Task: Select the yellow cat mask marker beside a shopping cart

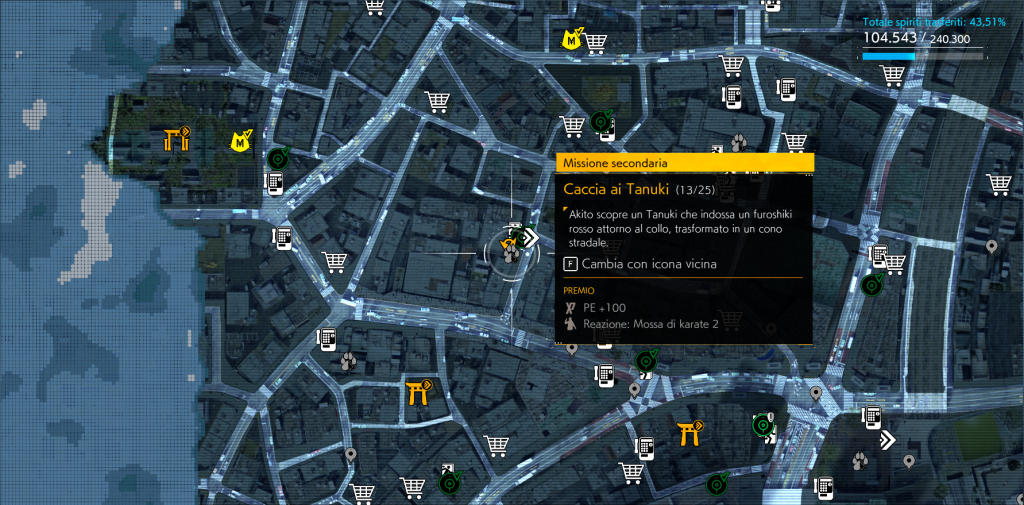Action: (572, 40)
